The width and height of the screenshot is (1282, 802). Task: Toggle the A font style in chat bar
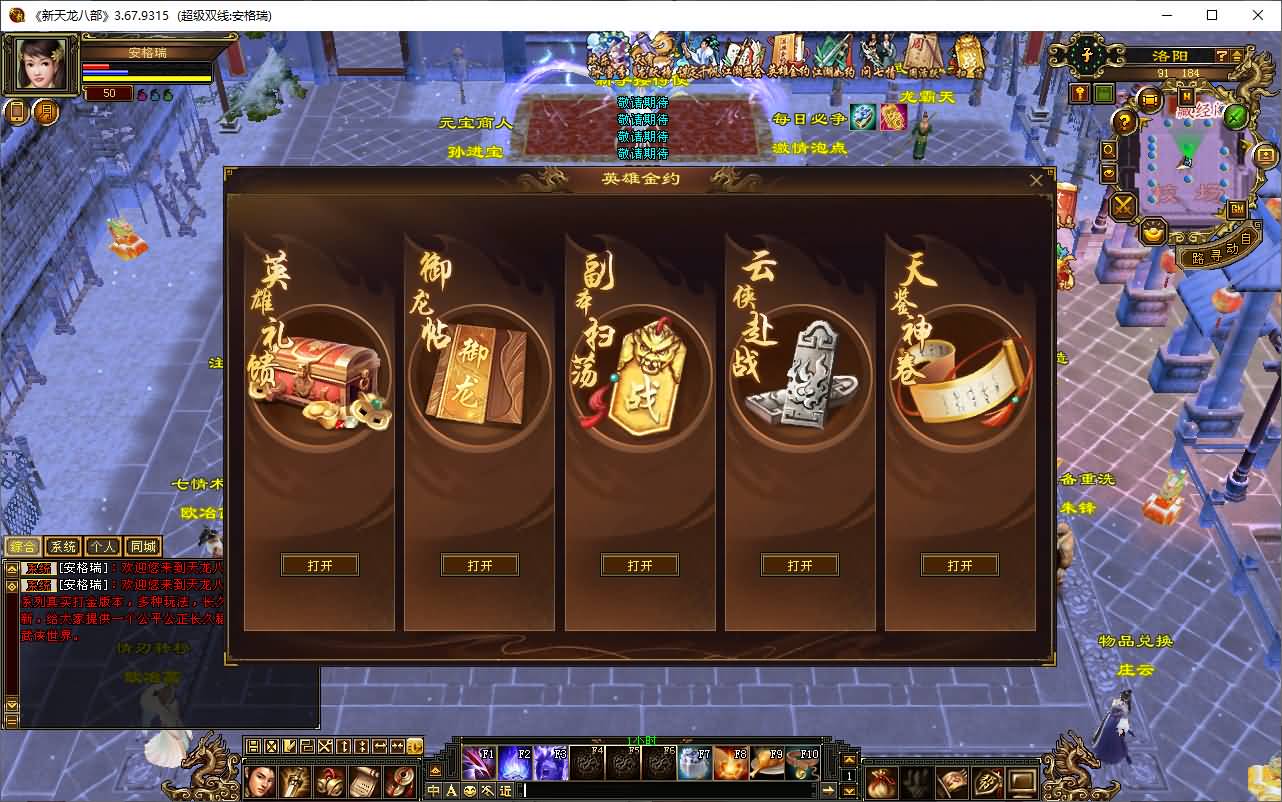[x=451, y=790]
